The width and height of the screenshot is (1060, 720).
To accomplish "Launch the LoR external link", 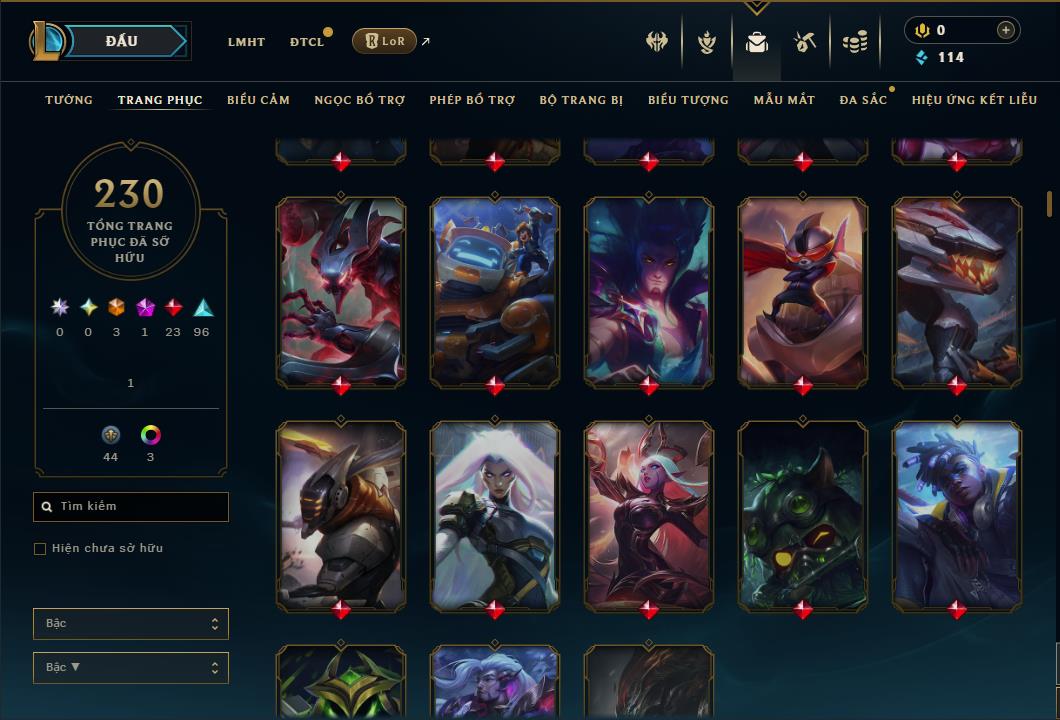I will click(385, 41).
